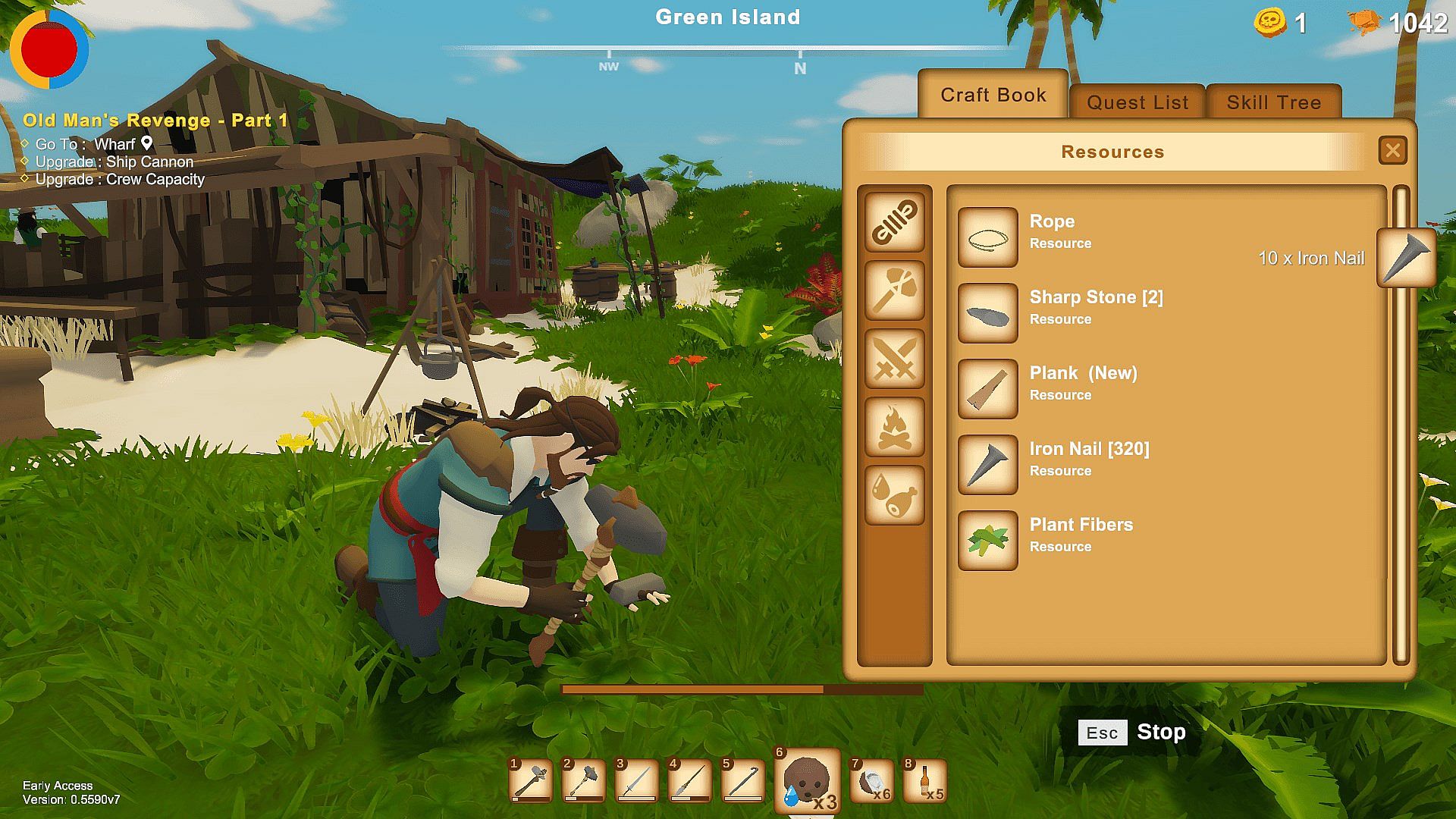Close the Resources panel
The height and width of the screenshot is (819, 1456).
point(1392,151)
